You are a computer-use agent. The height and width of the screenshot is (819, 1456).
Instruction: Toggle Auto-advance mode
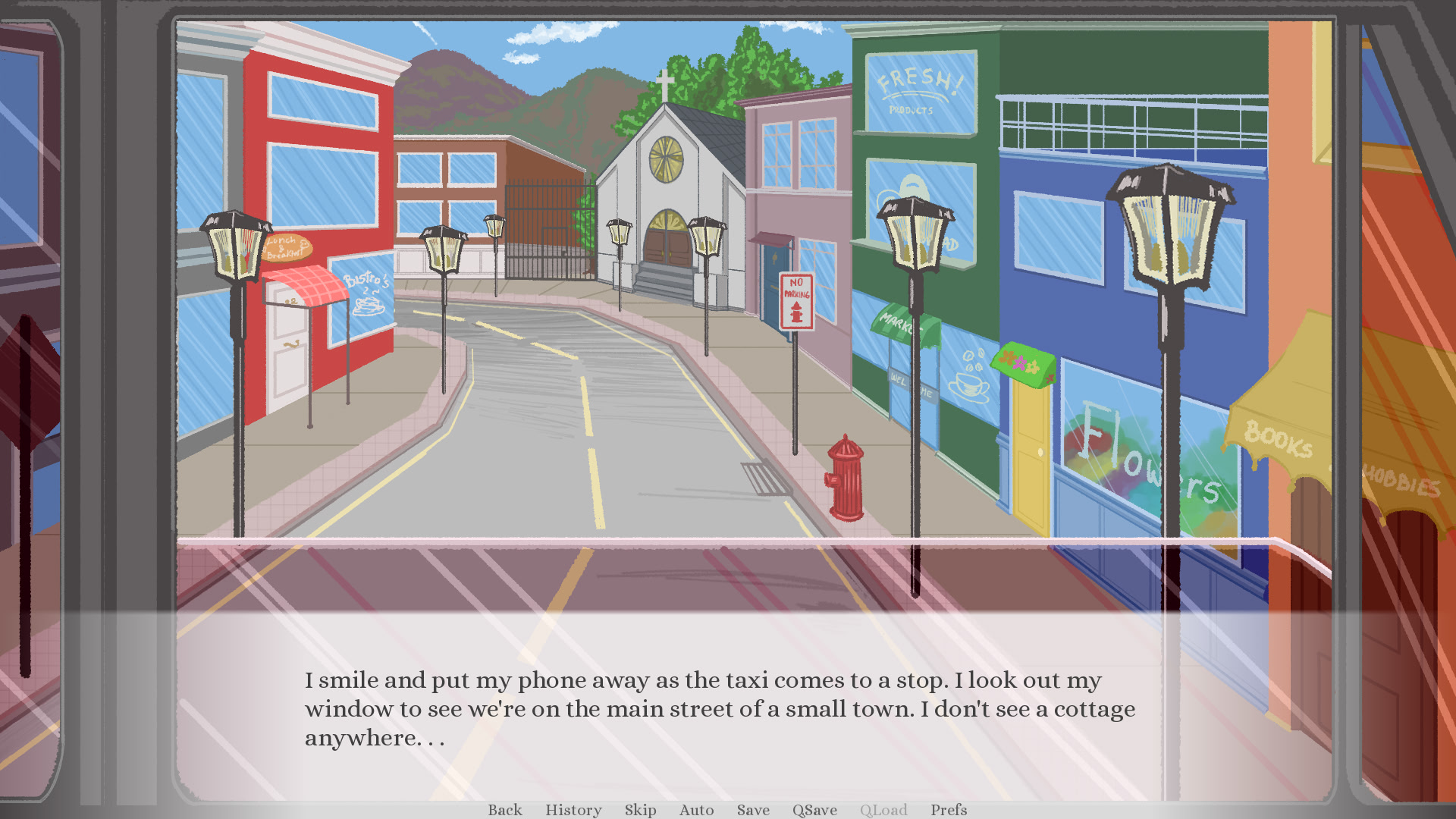[x=697, y=810]
